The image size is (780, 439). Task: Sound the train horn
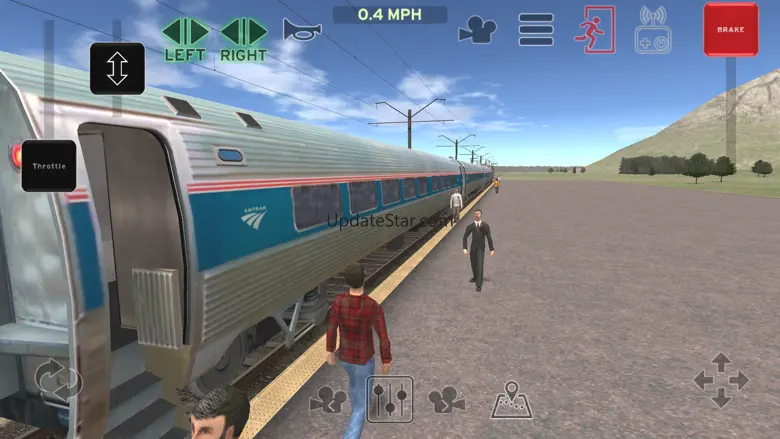click(301, 30)
